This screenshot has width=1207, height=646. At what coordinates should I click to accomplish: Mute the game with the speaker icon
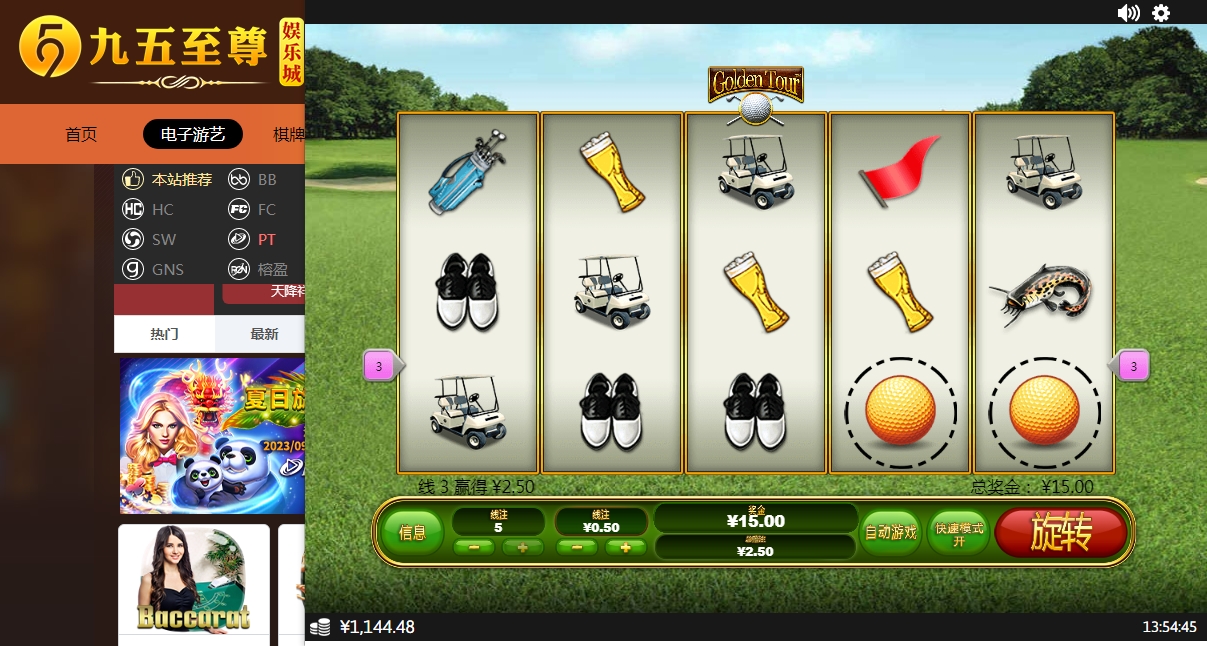tap(1128, 13)
